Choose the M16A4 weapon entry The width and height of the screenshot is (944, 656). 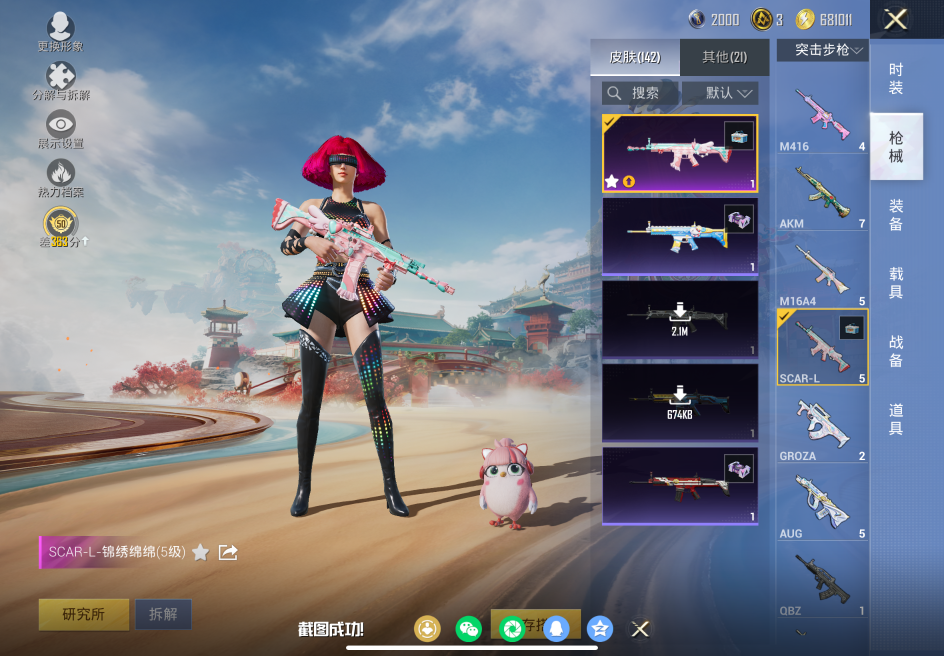click(822, 272)
